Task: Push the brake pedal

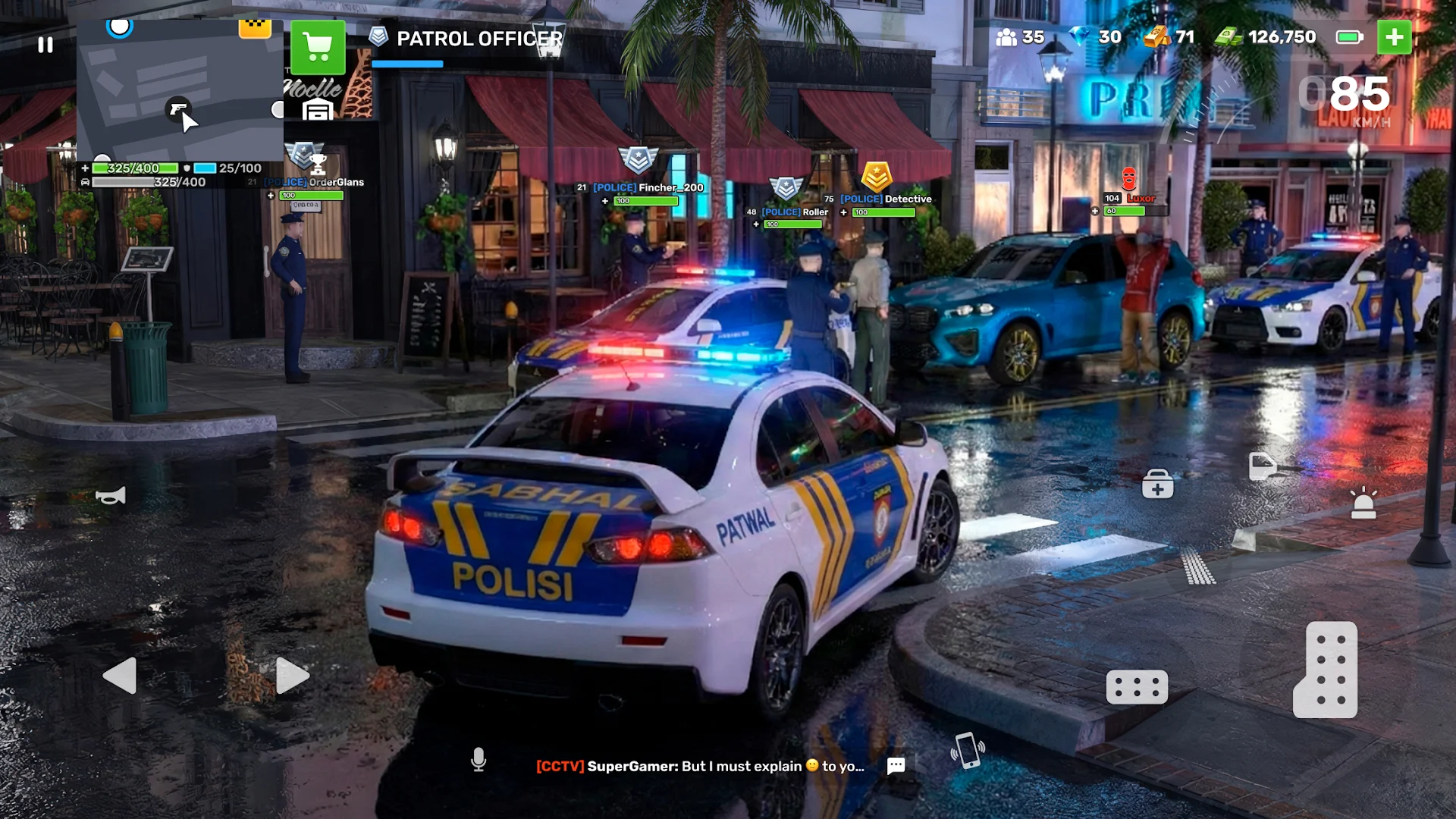Action: click(1137, 687)
